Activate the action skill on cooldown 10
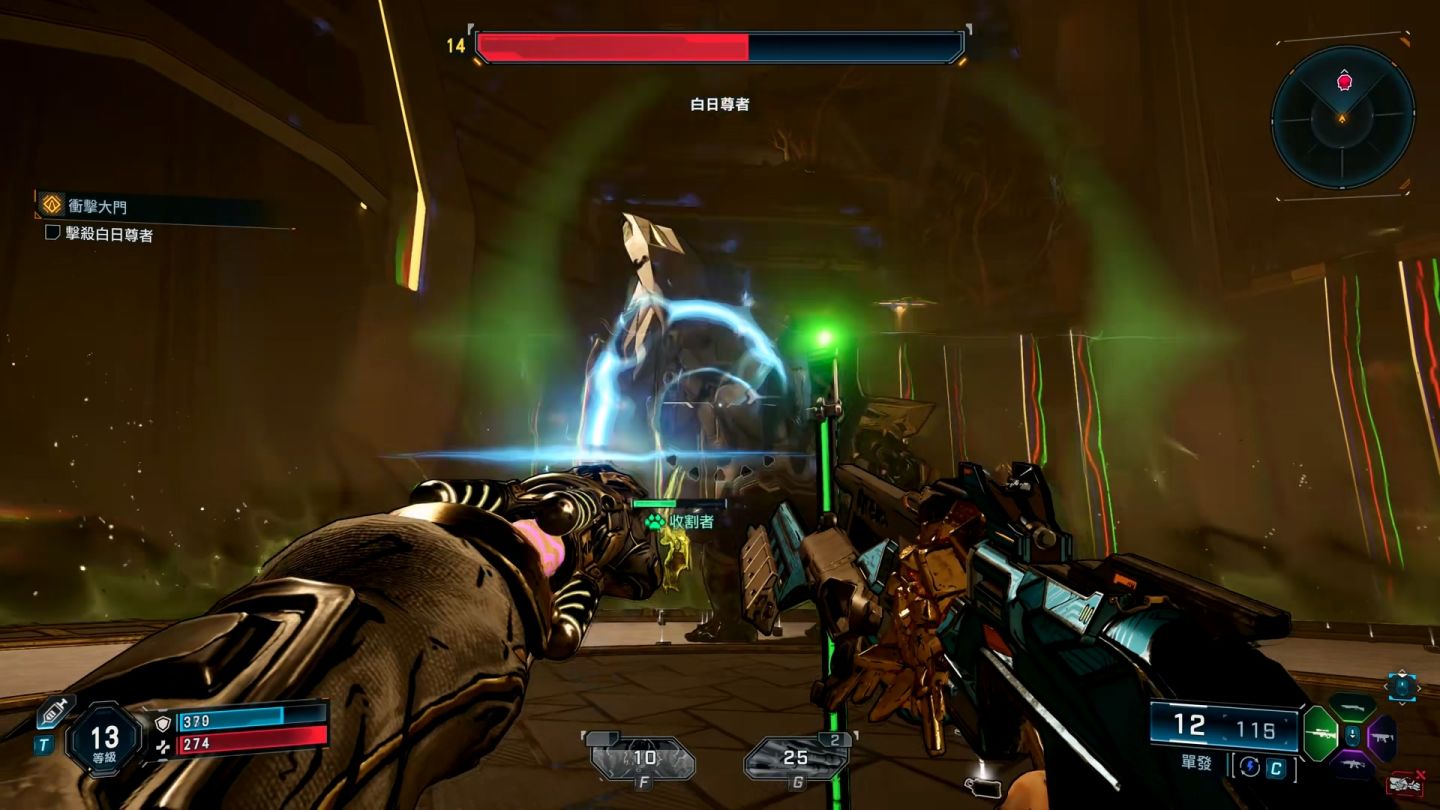This screenshot has height=810, width=1440. (643, 759)
